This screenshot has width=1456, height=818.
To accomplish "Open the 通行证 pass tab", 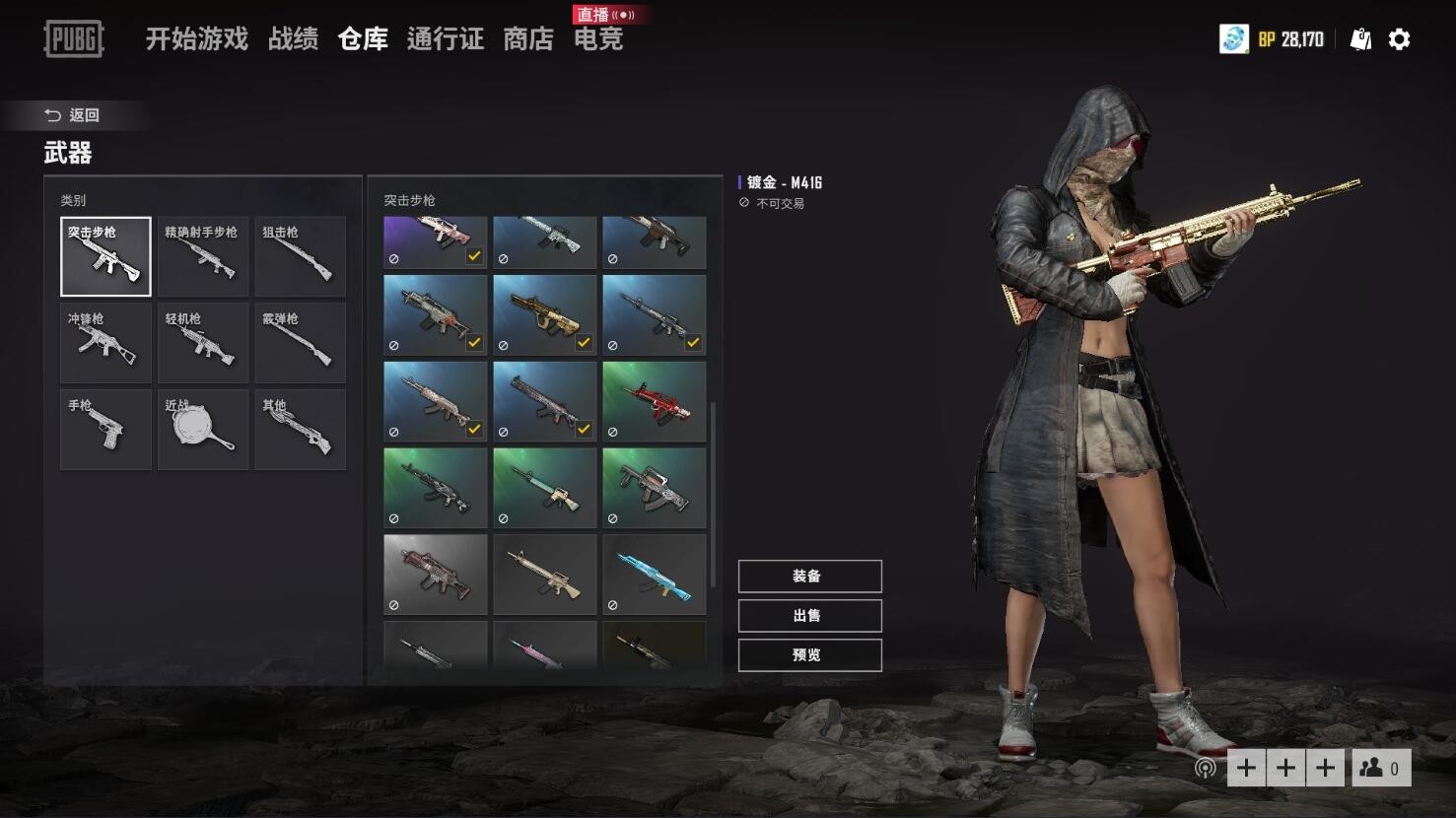I will click(445, 39).
